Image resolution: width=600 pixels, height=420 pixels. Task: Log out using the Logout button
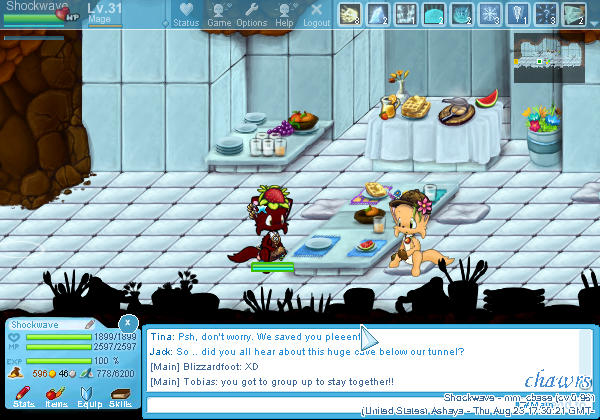coord(316,14)
